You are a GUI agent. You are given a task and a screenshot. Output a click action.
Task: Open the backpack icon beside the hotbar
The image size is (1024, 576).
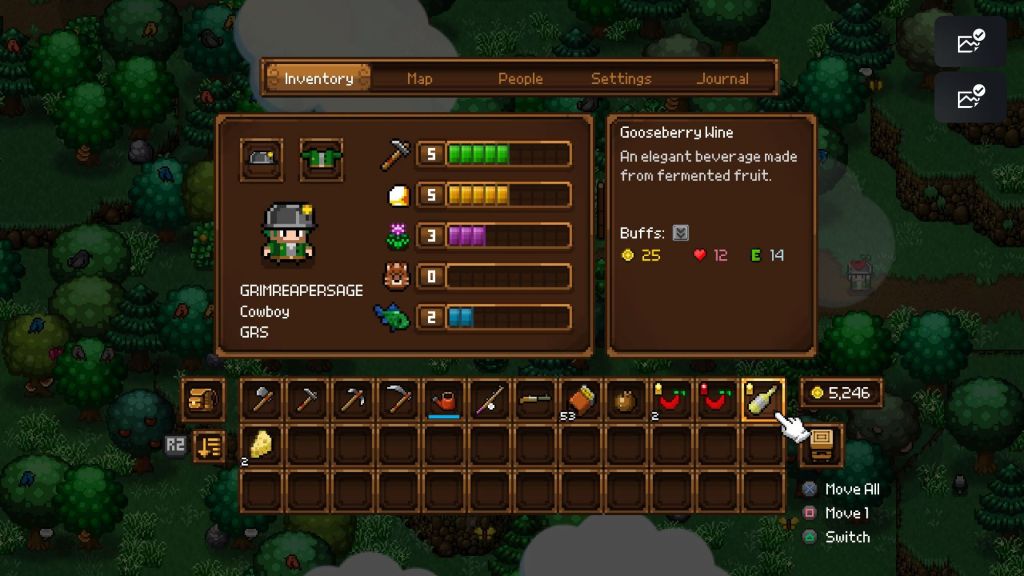point(203,400)
